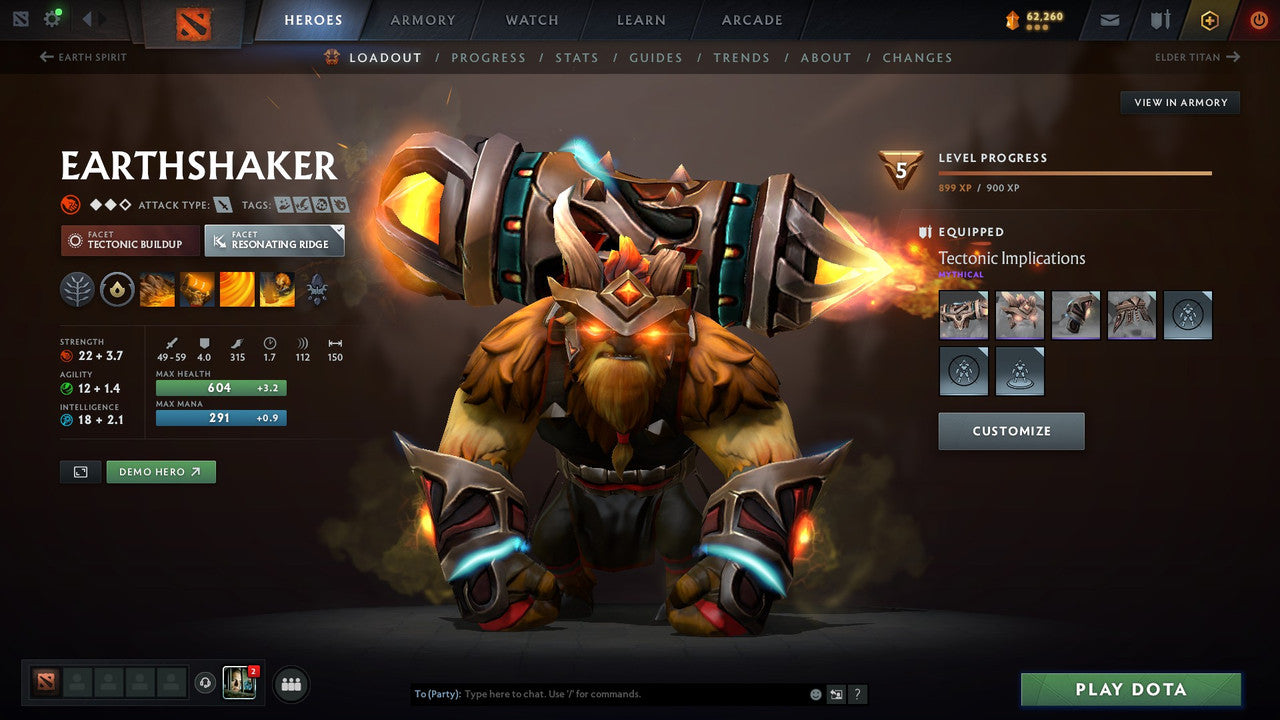
Task: Select the Resonating Ridge facet
Action: (275, 240)
